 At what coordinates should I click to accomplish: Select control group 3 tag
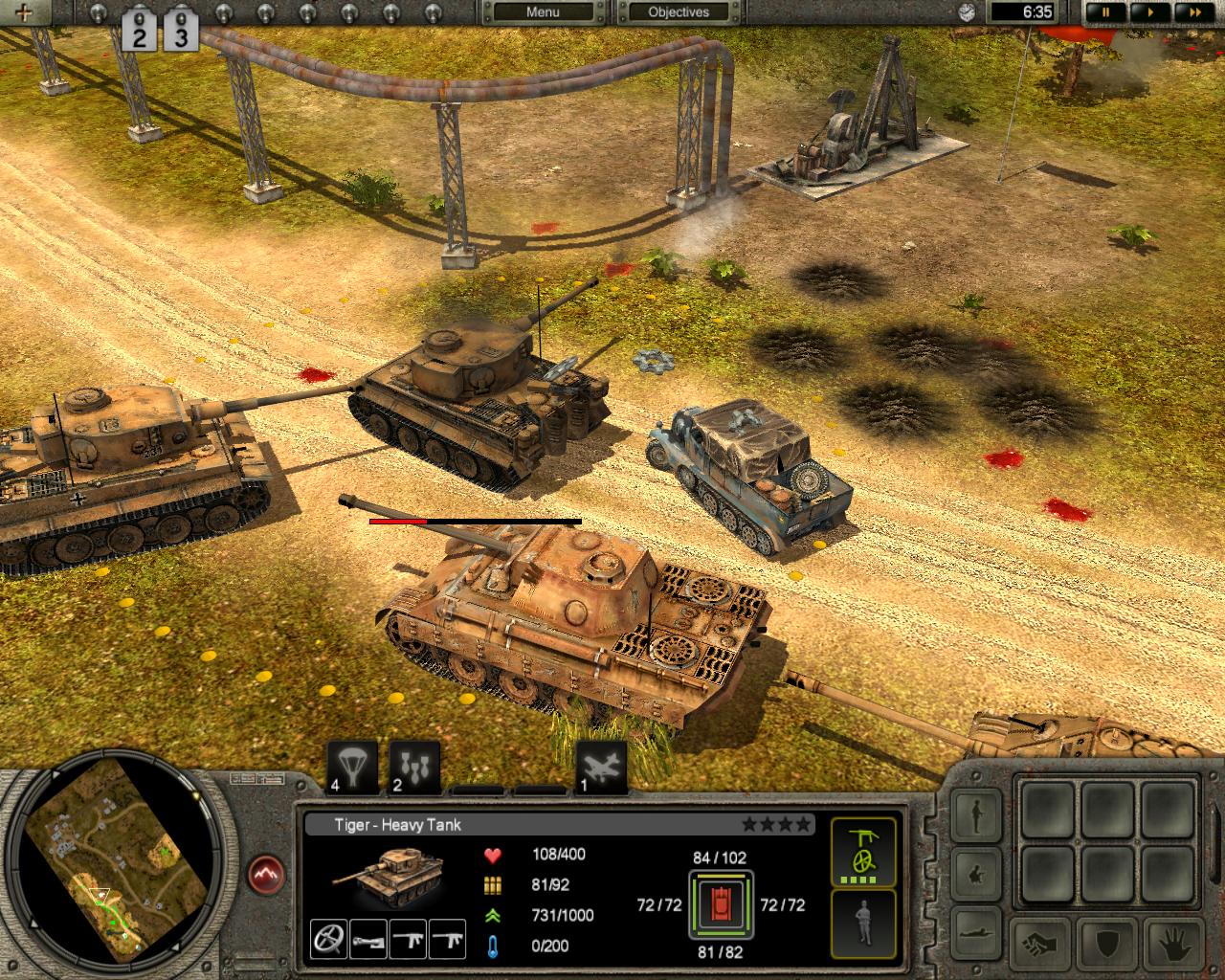click(x=180, y=31)
